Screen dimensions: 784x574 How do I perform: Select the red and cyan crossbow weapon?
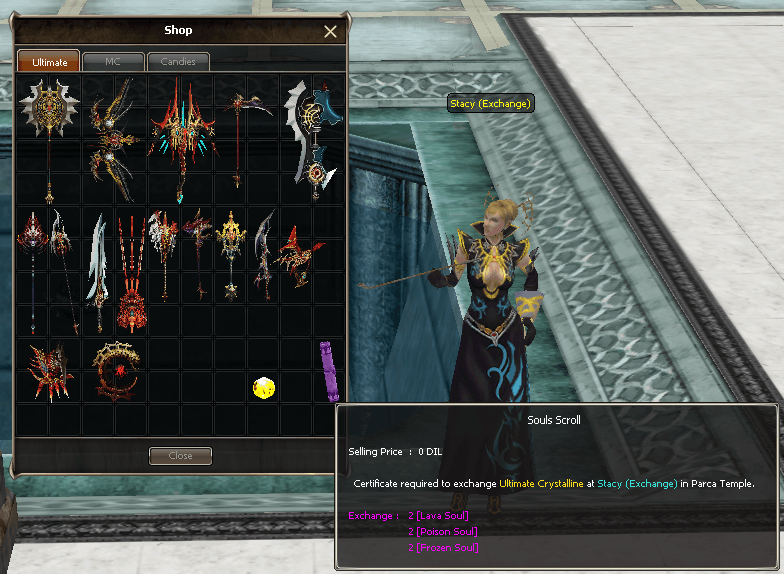pyautogui.click(x=181, y=135)
